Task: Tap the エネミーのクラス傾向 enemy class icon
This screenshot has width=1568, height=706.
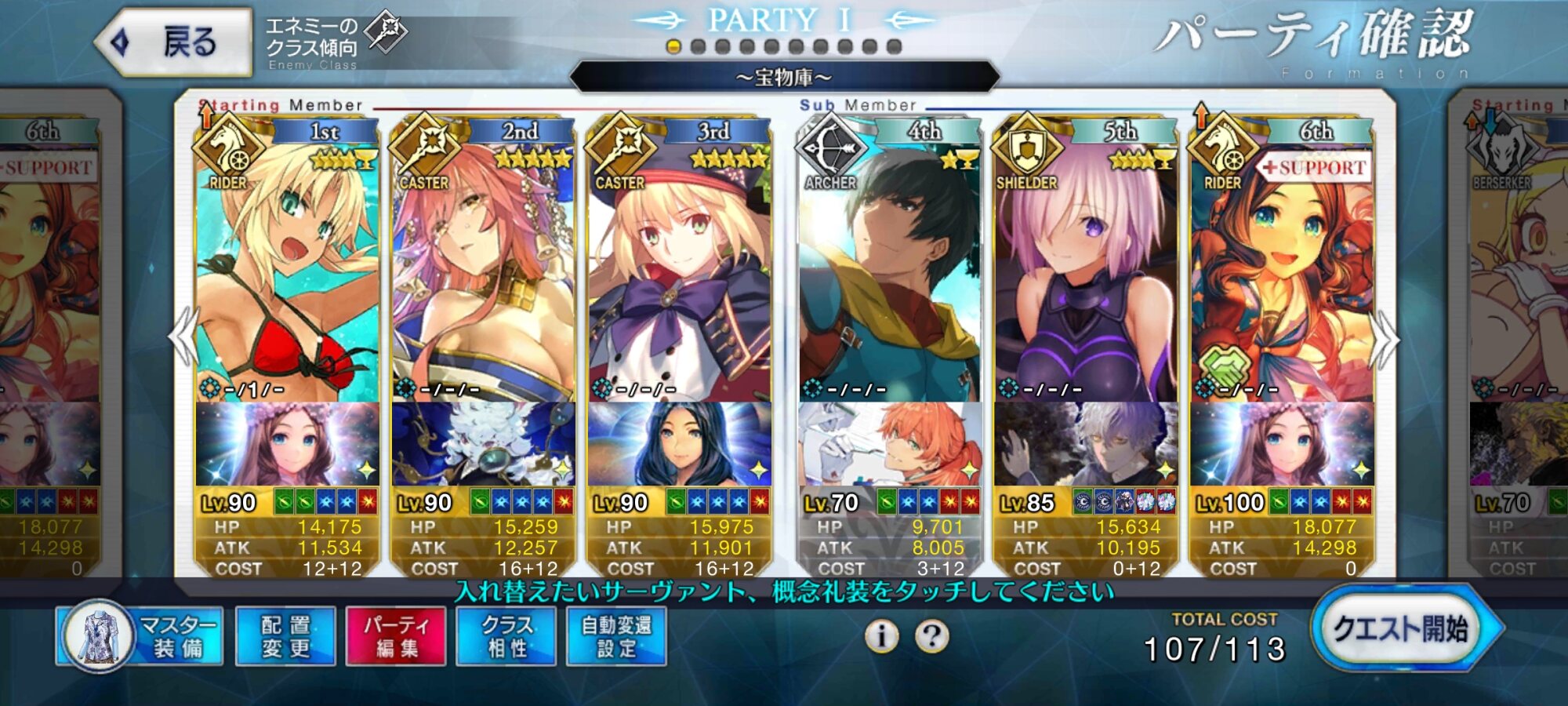Action: click(387, 33)
